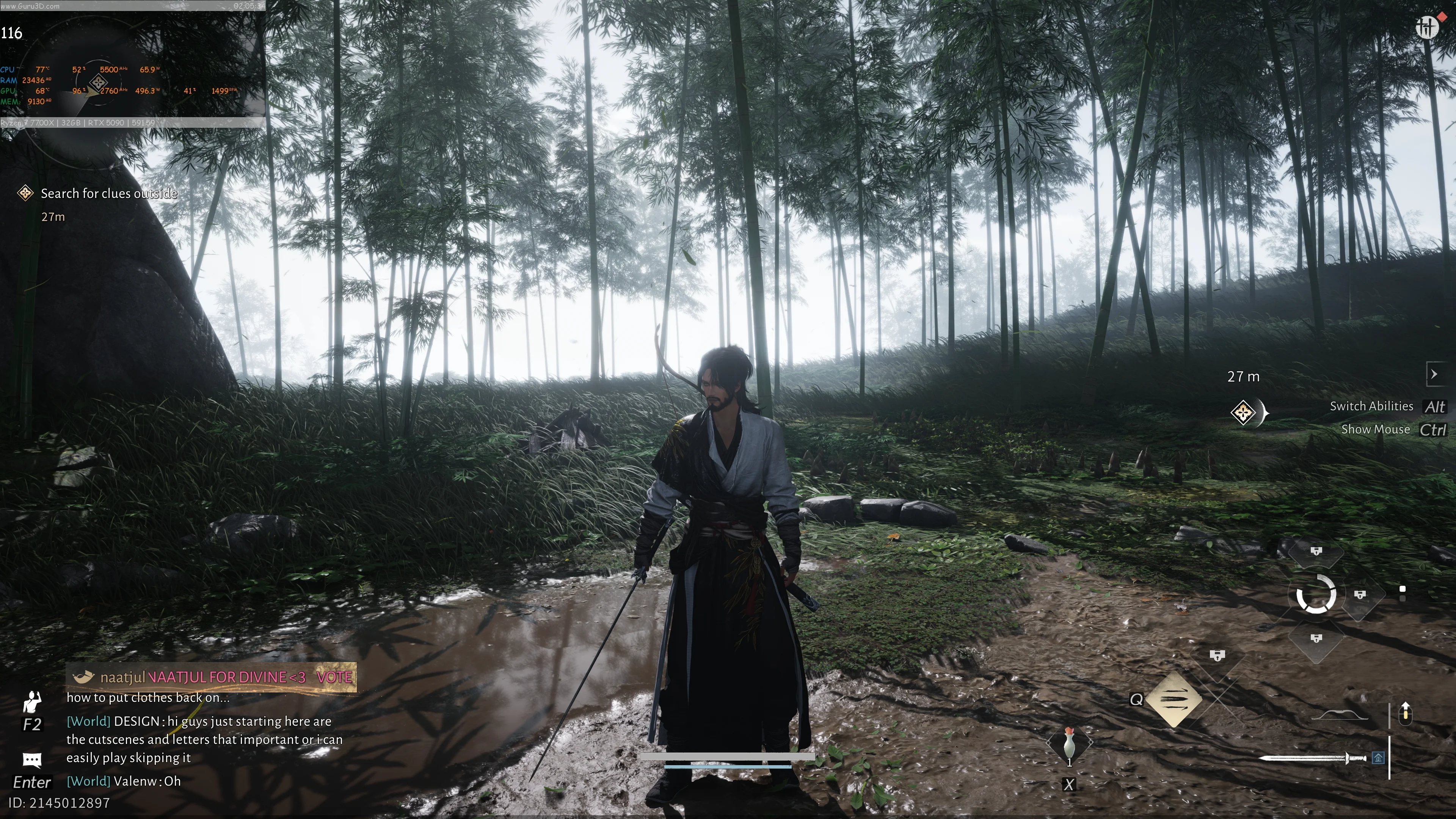Click the diamond quest waypoint marker

click(x=1244, y=412)
